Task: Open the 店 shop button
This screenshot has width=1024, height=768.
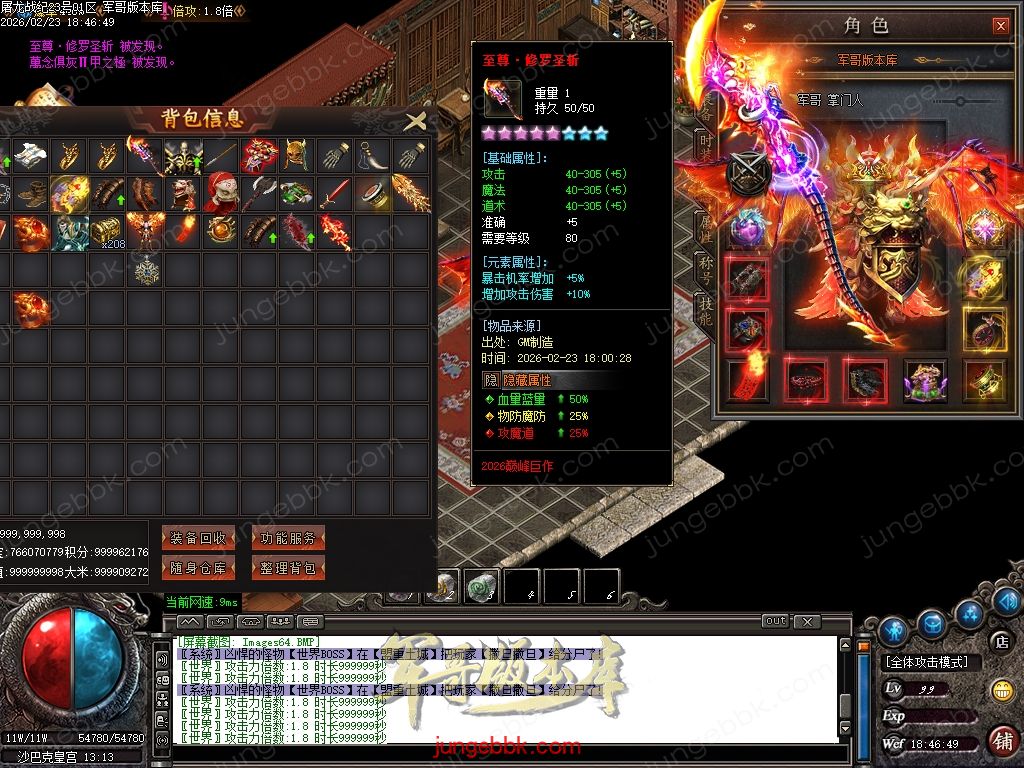Action: (1000, 641)
